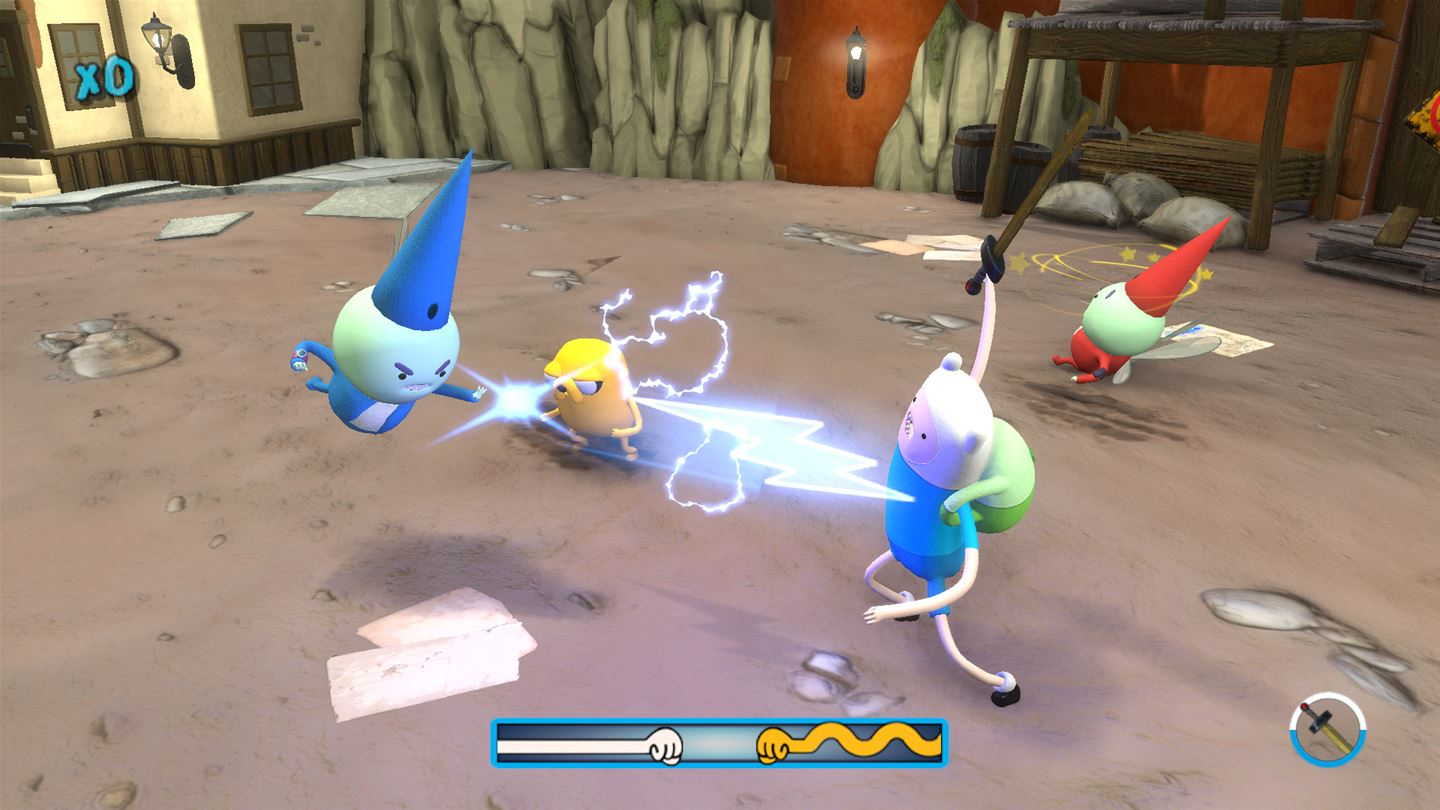Click the lightning bolt effect on the ground
Viewport: 1440px width, 810px height.
pos(790,450)
